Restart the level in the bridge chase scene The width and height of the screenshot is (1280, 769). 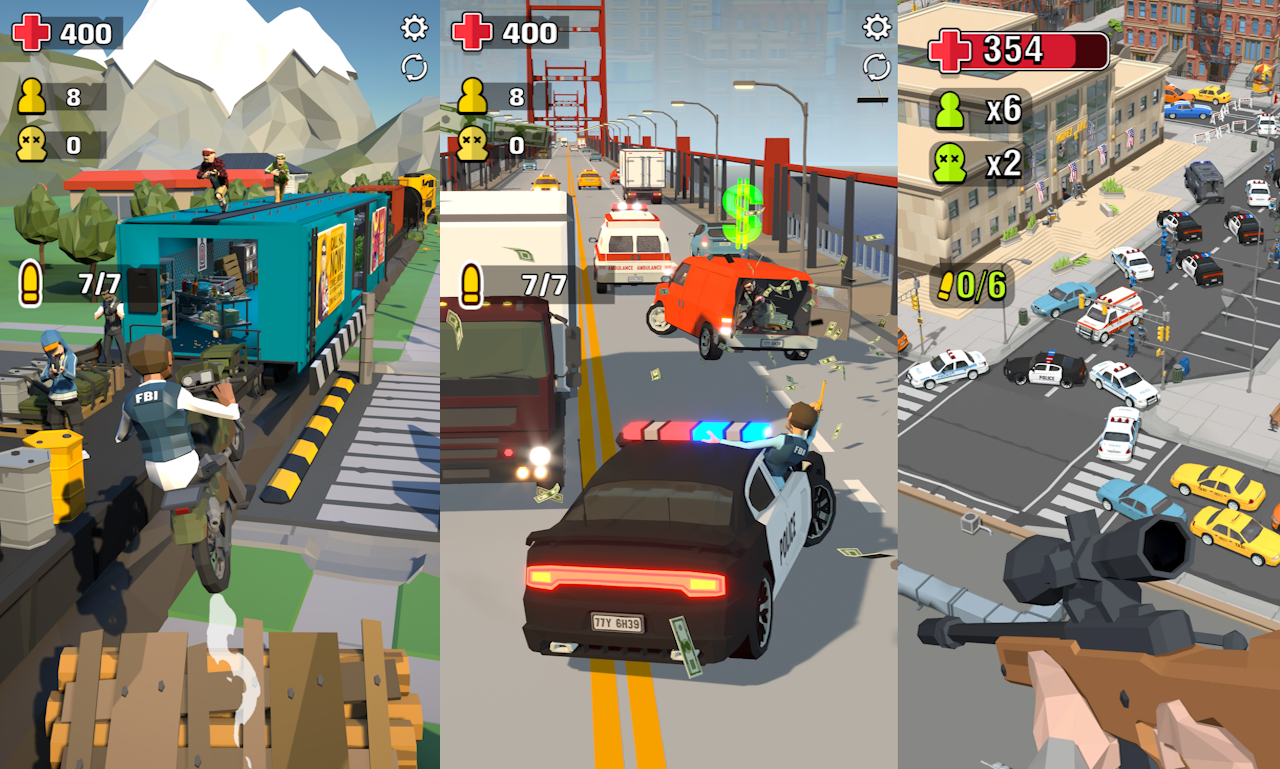pyautogui.click(x=876, y=67)
